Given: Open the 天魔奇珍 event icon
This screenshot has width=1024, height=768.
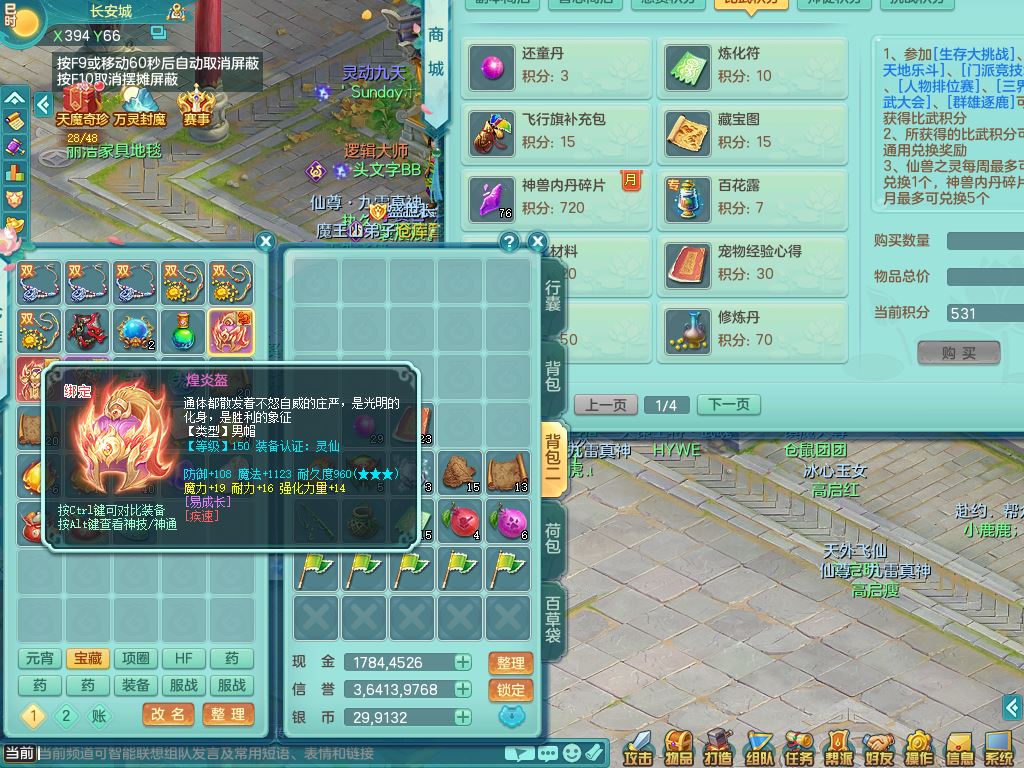Looking at the screenshot, I should point(81,105).
